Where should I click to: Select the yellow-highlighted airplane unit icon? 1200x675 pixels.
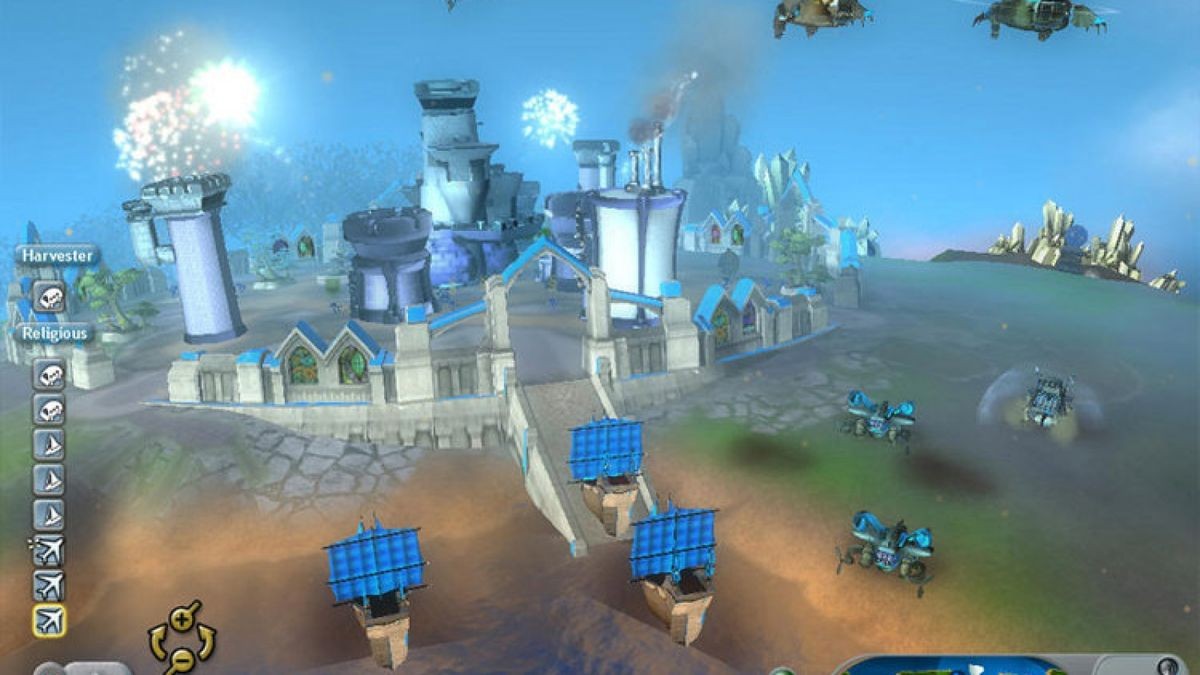pos(49,620)
